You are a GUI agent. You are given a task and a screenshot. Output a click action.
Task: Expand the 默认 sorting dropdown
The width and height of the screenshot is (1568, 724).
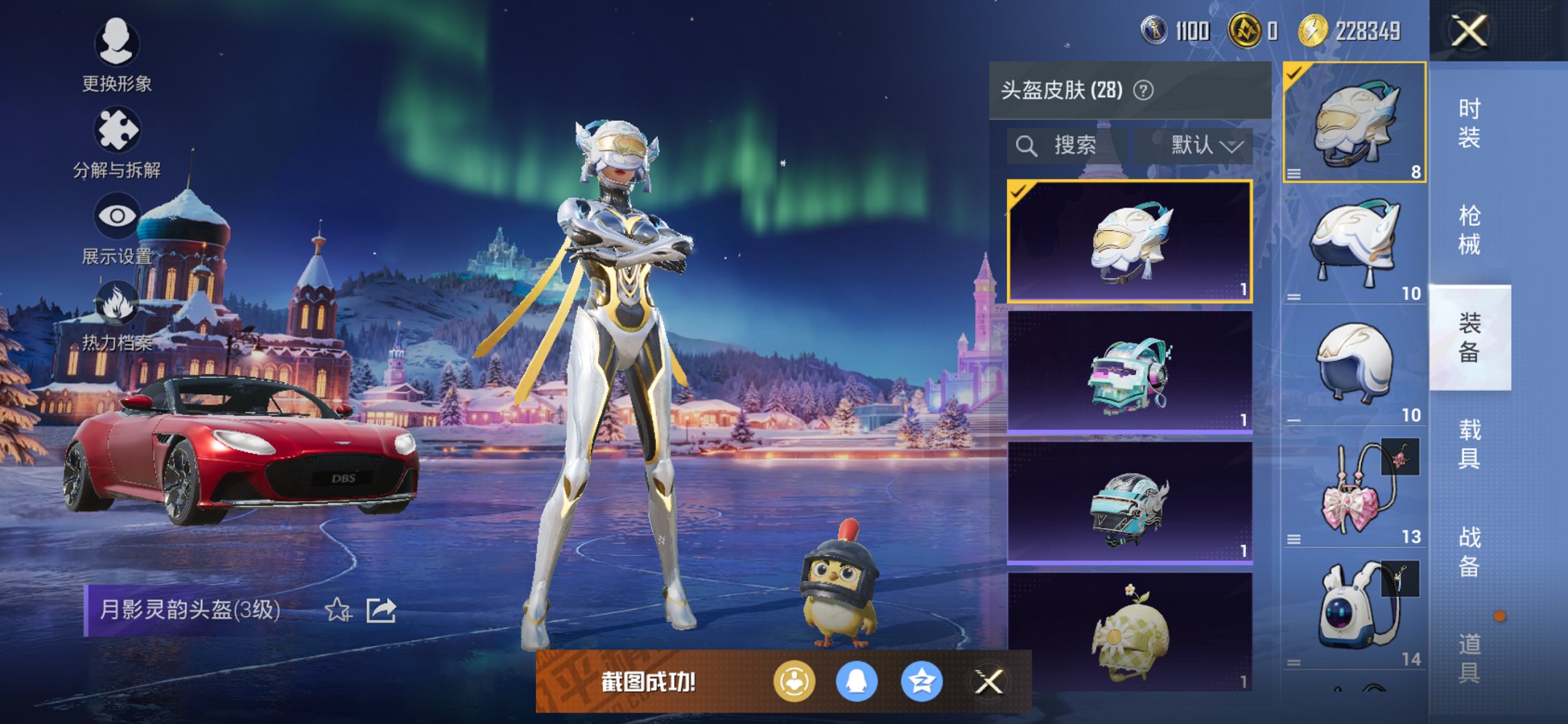coord(1200,144)
